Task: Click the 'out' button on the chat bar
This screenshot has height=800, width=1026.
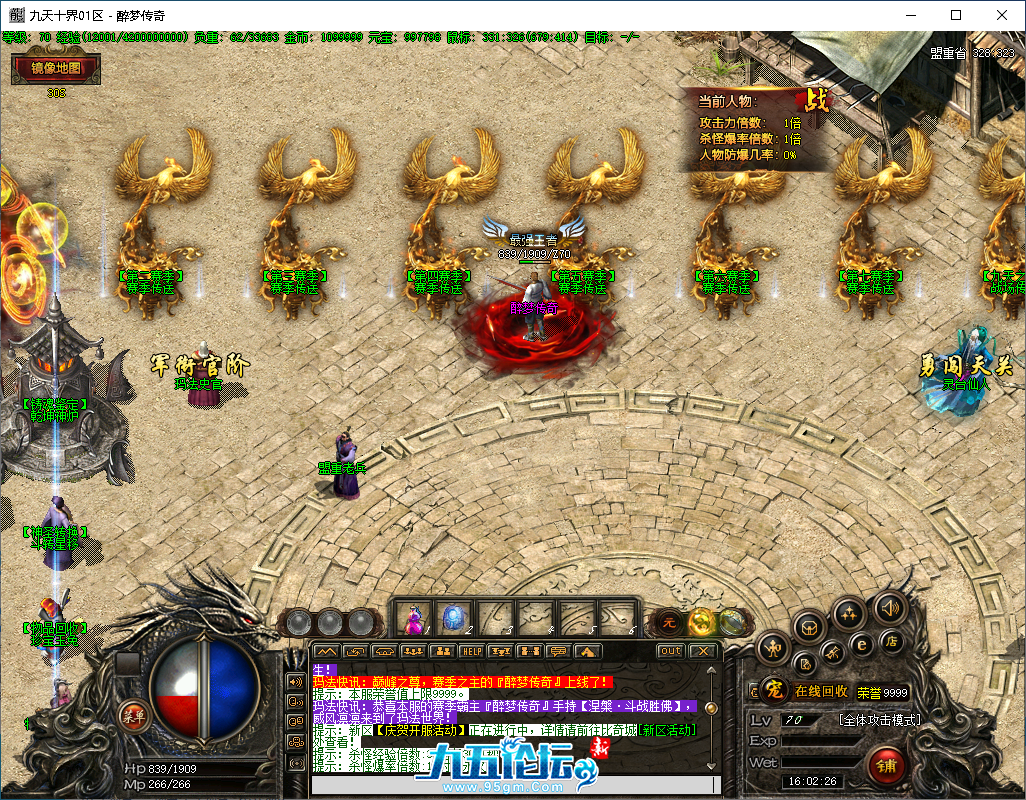Action: [670, 651]
